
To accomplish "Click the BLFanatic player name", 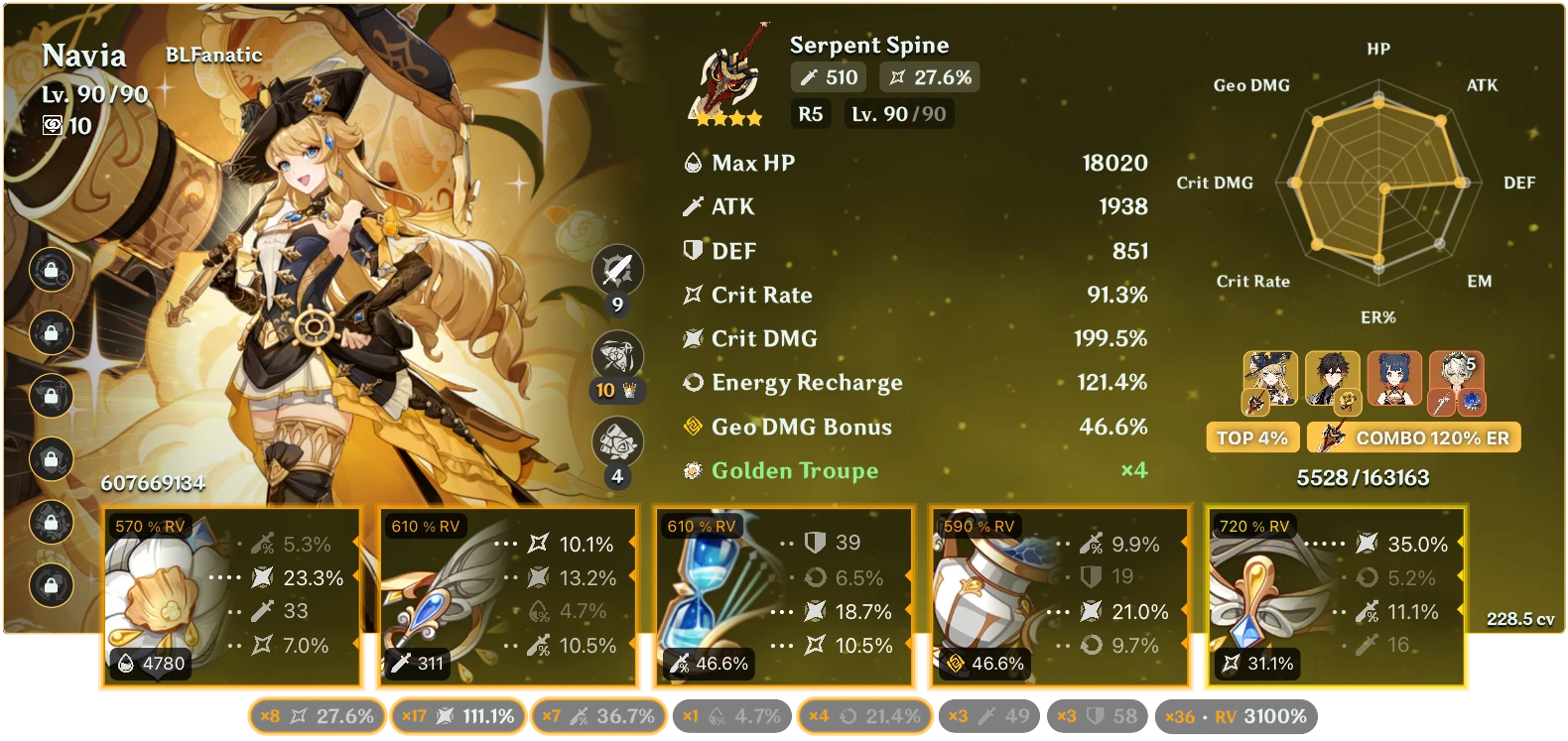I will pyautogui.click(x=213, y=56).
